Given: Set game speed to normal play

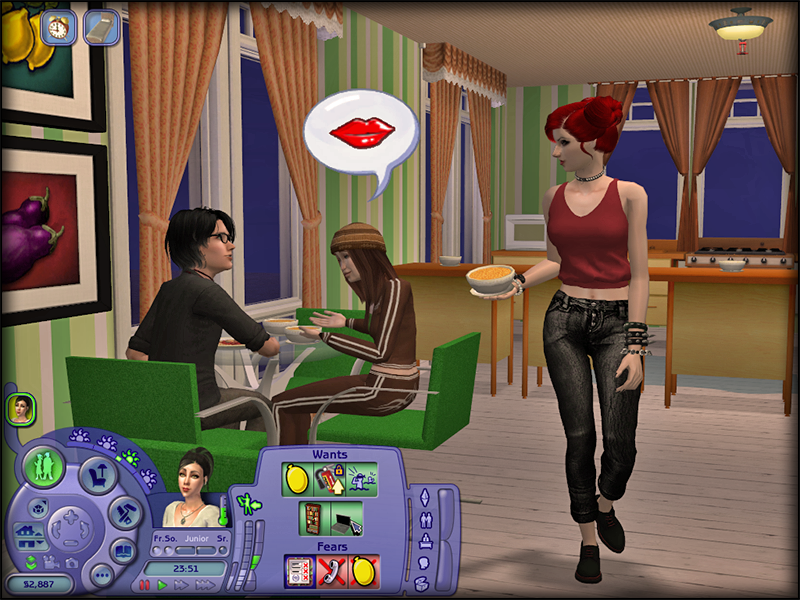Looking at the screenshot, I should click(x=162, y=584).
